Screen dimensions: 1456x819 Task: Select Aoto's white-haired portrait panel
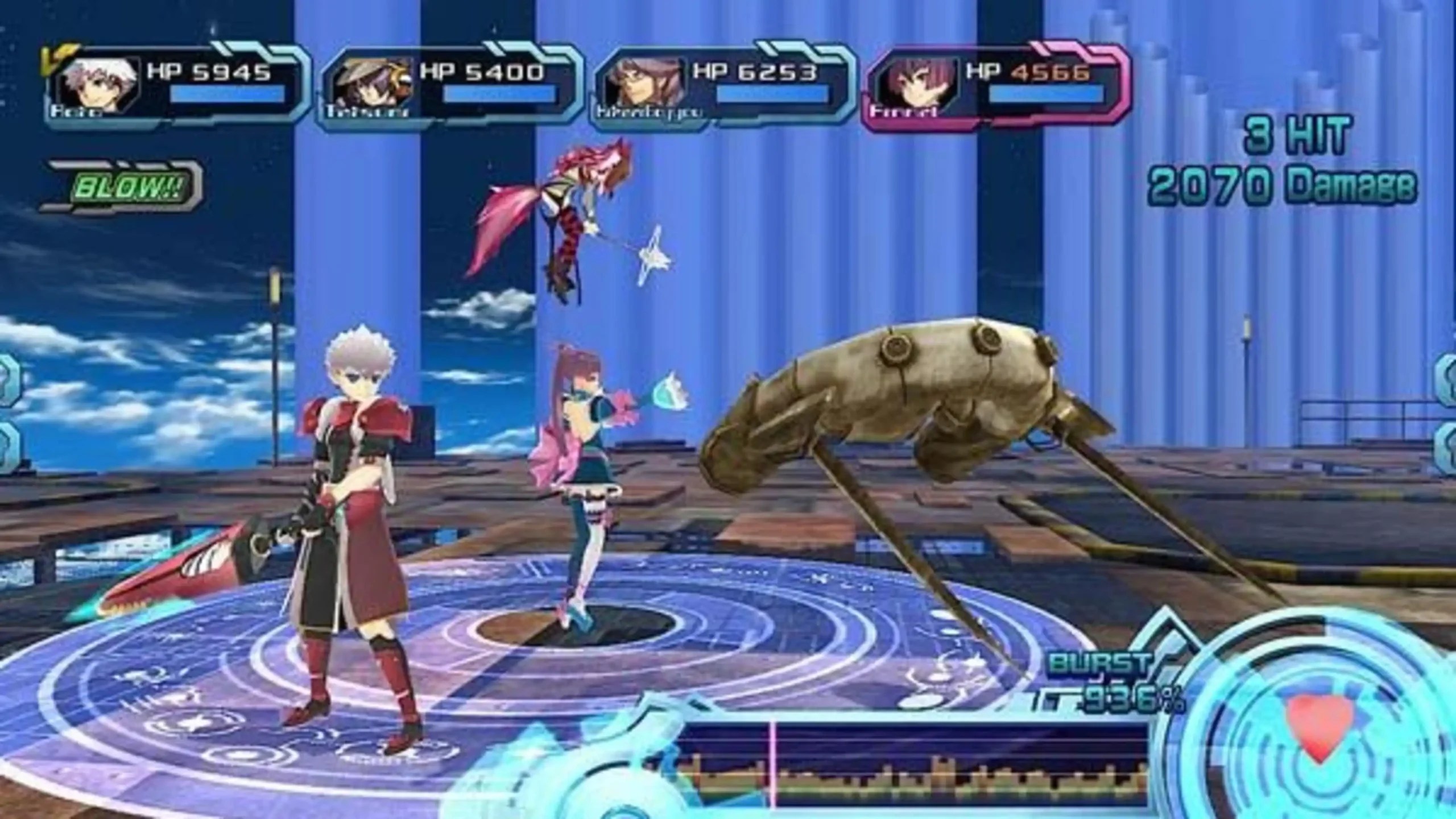click(x=100, y=85)
